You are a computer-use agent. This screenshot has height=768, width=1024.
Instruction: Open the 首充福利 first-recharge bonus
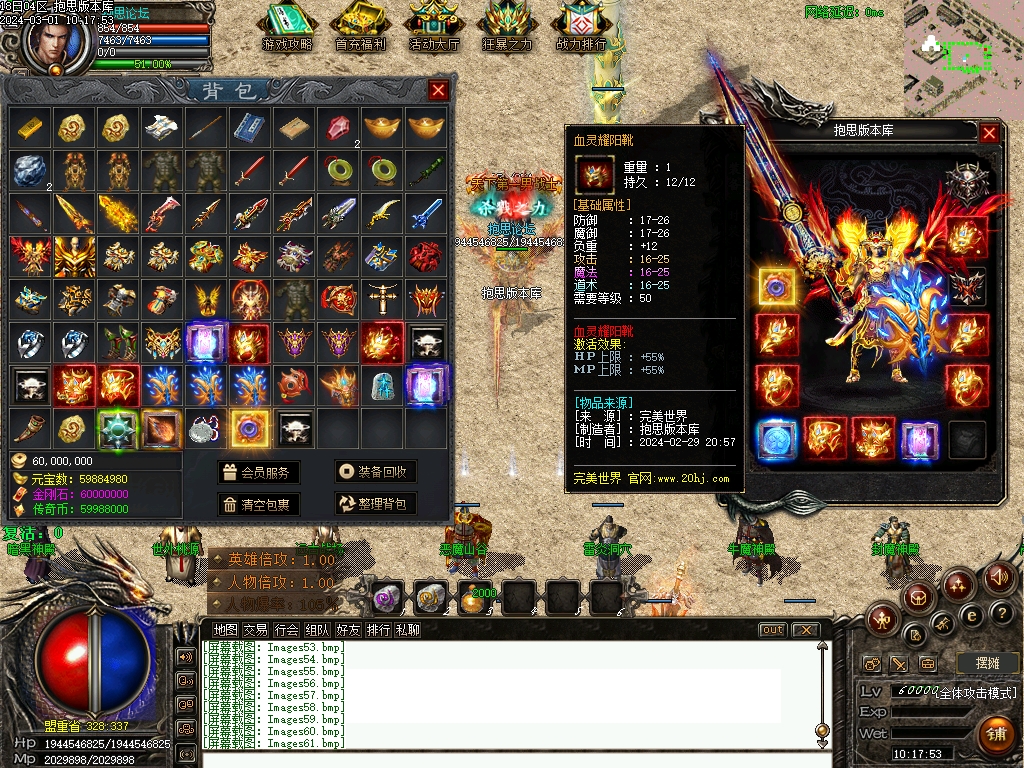[361, 27]
